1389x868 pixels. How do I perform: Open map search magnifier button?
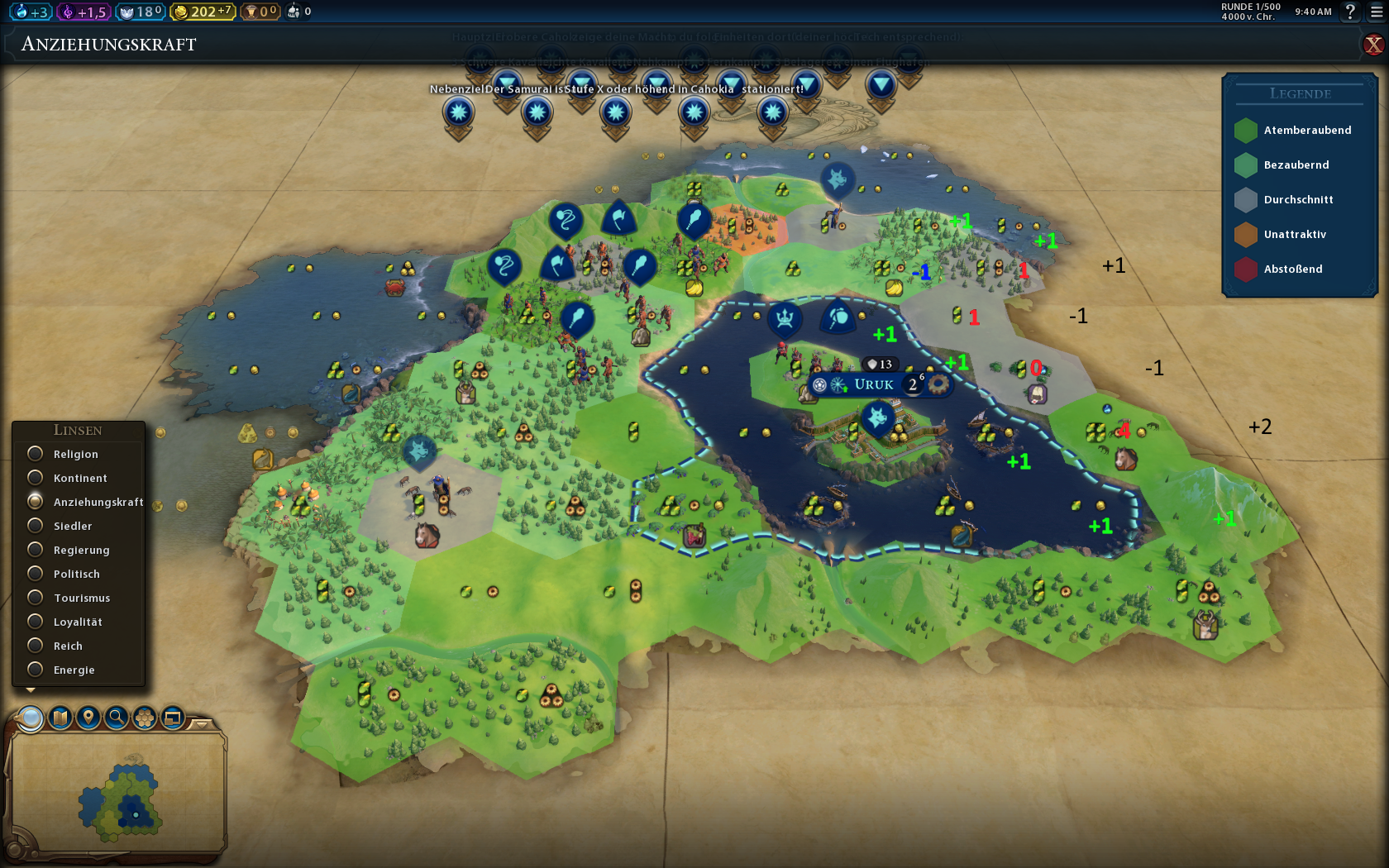coord(117,718)
